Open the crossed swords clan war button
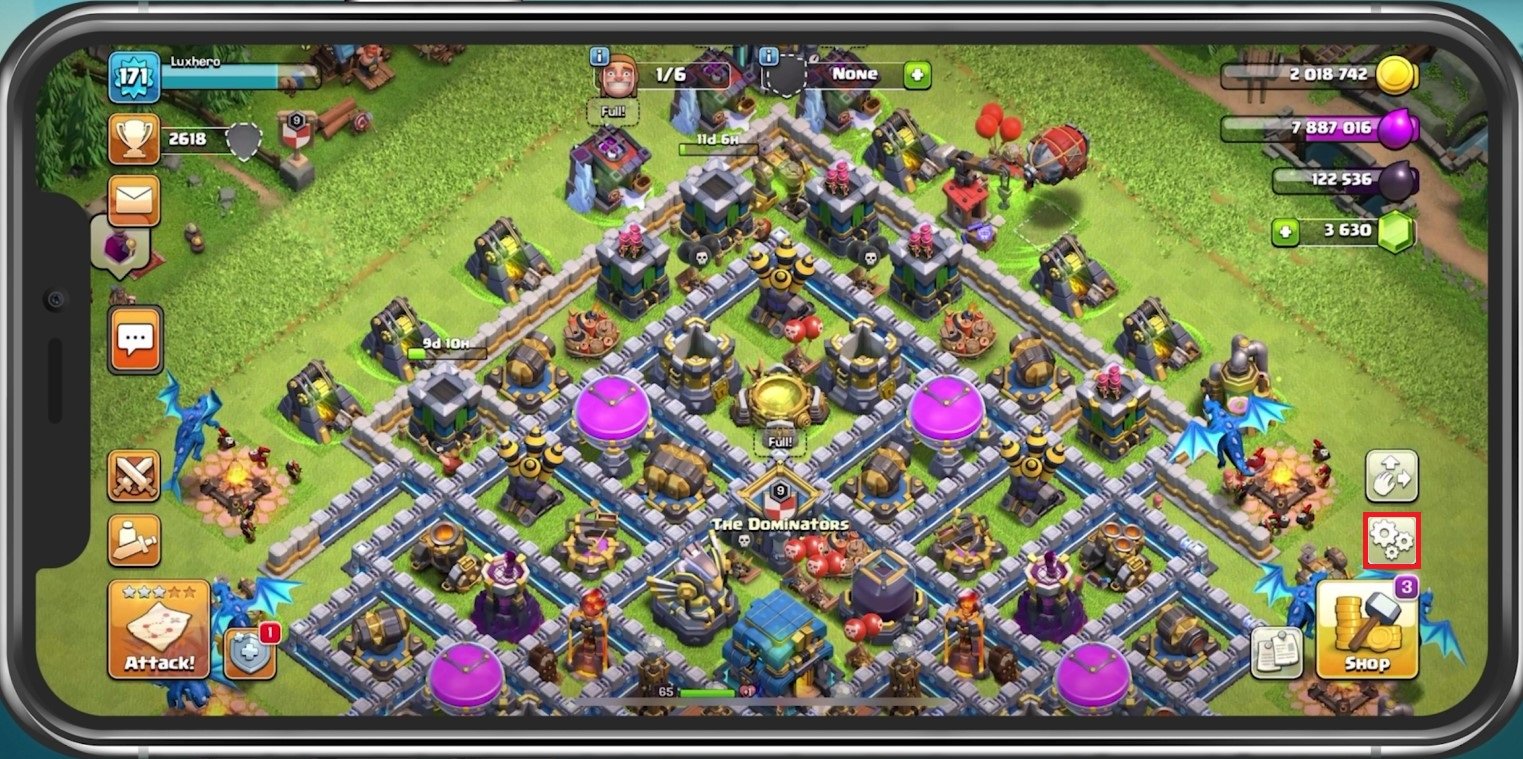The image size is (1523, 759). click(x=134, y=475)
